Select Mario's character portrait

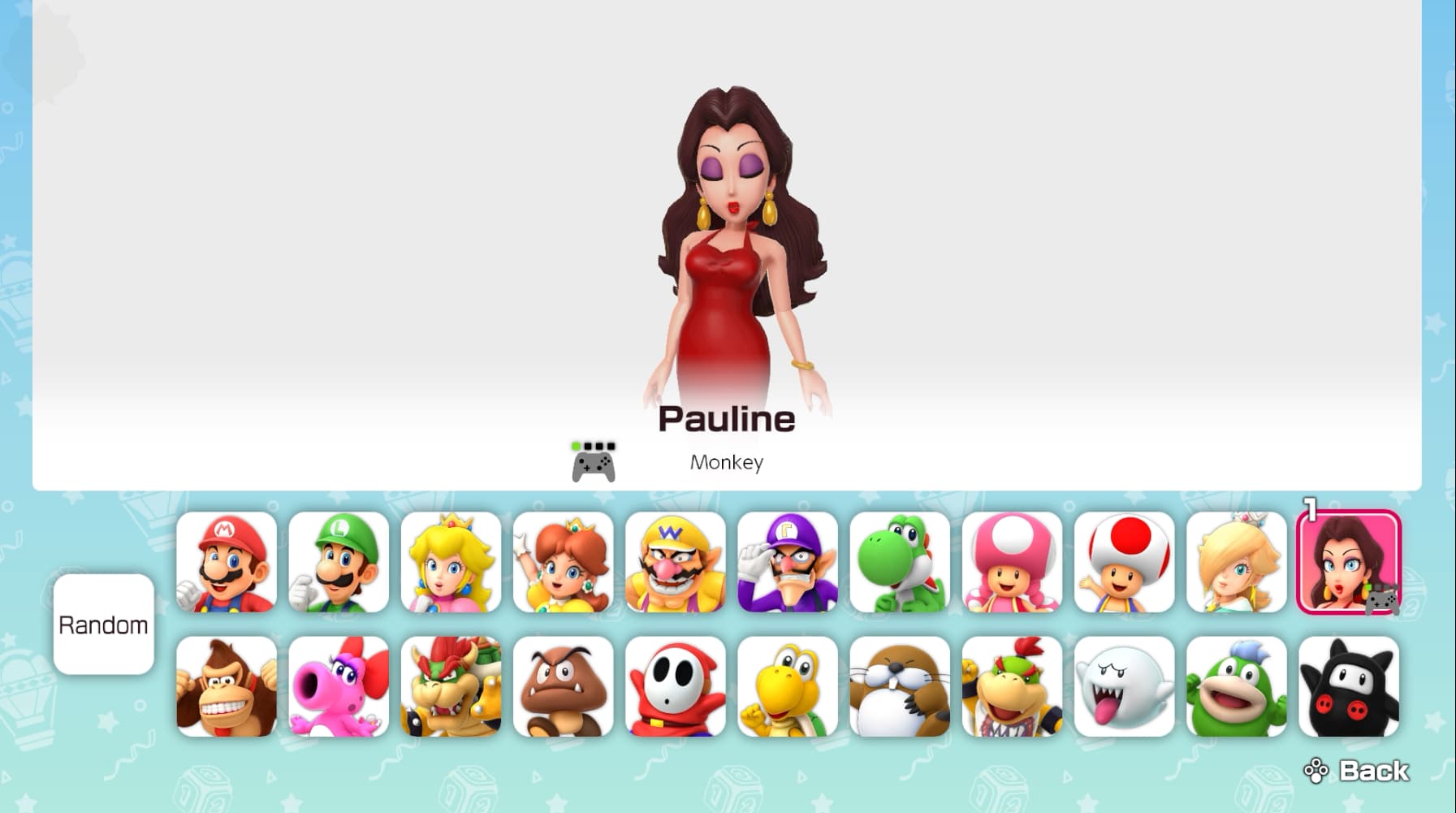pos(228,561)
